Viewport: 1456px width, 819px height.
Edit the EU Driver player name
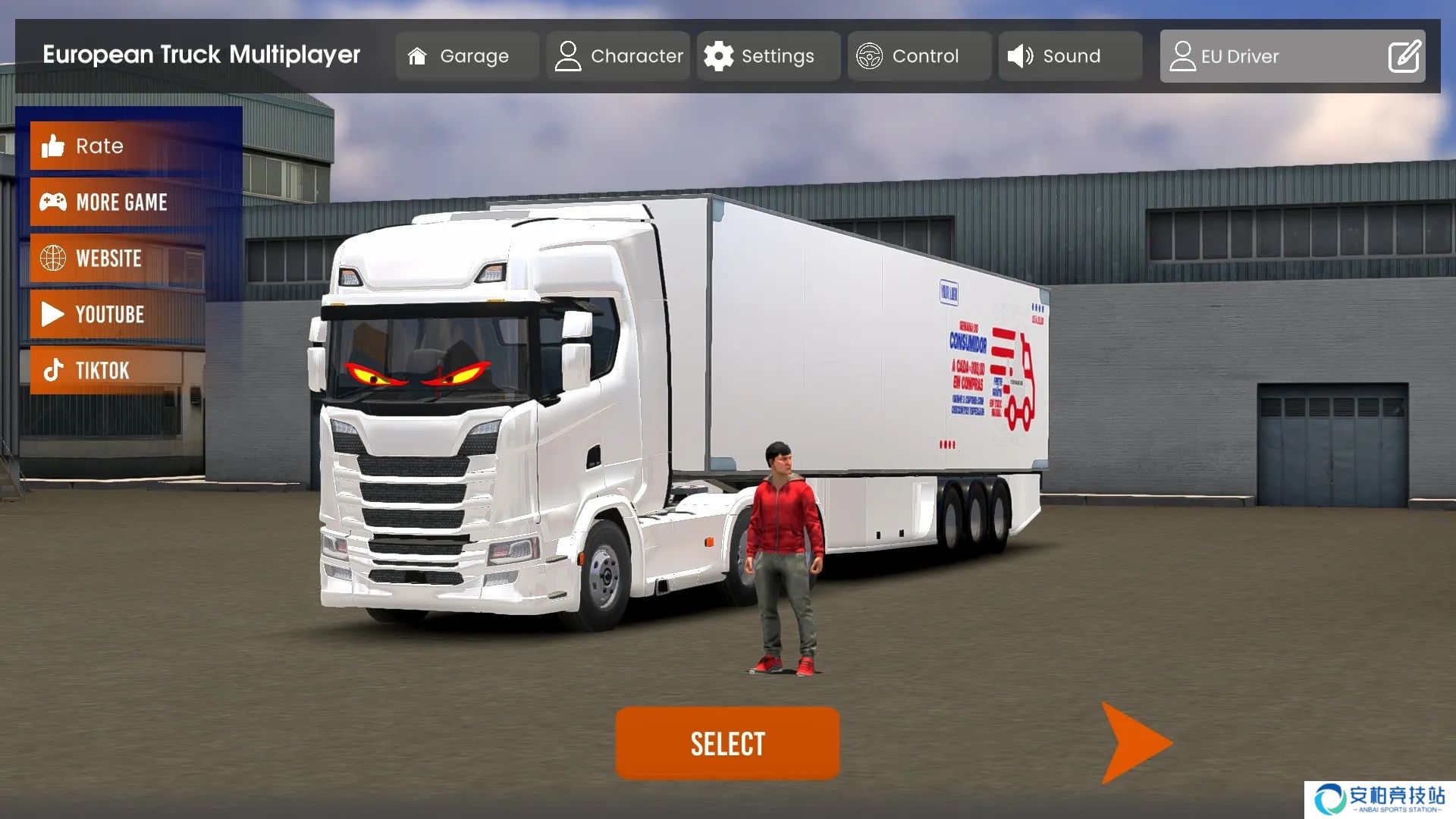[x=1404, y=56]
